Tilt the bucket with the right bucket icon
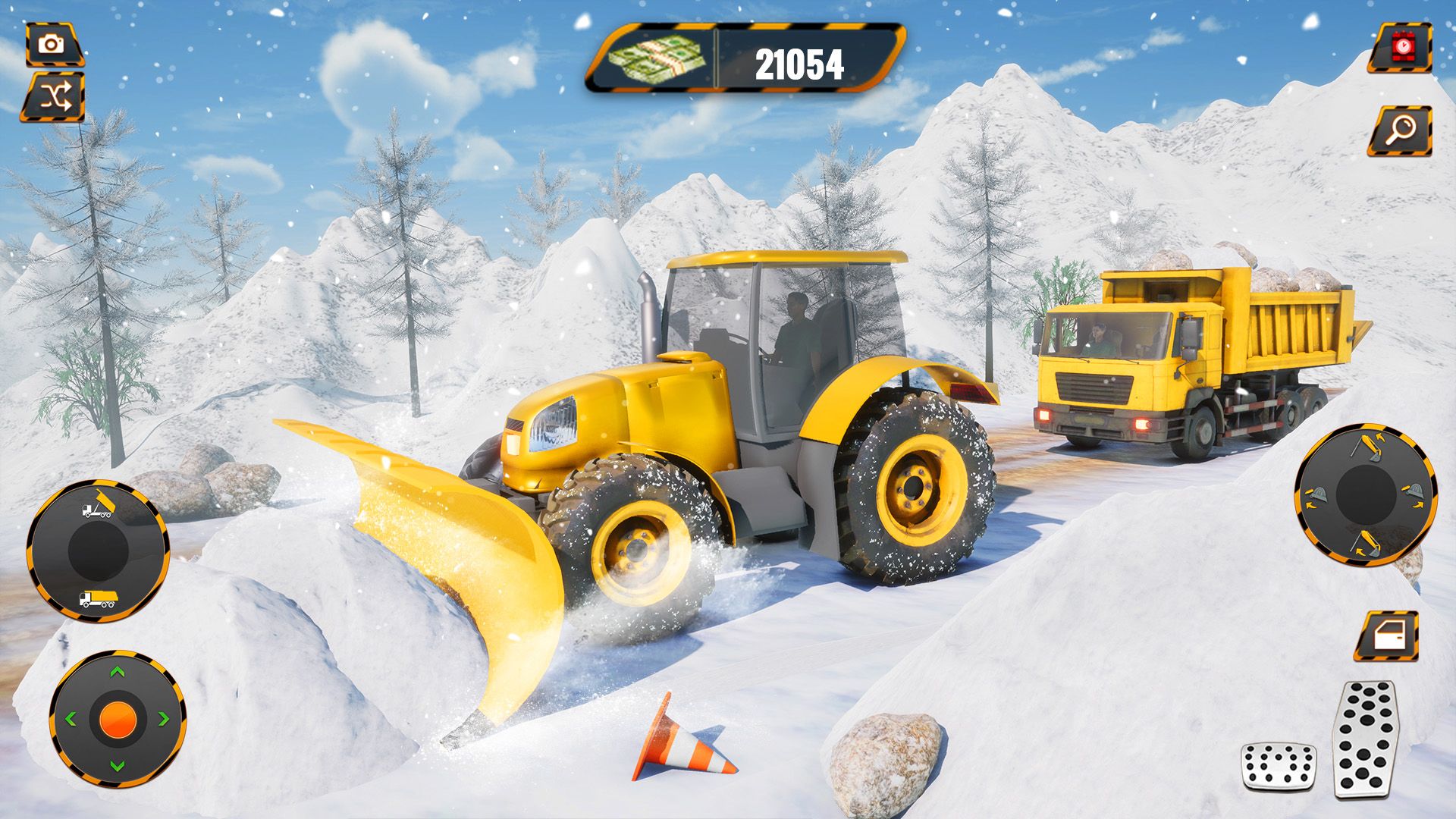 point(1414,494)
